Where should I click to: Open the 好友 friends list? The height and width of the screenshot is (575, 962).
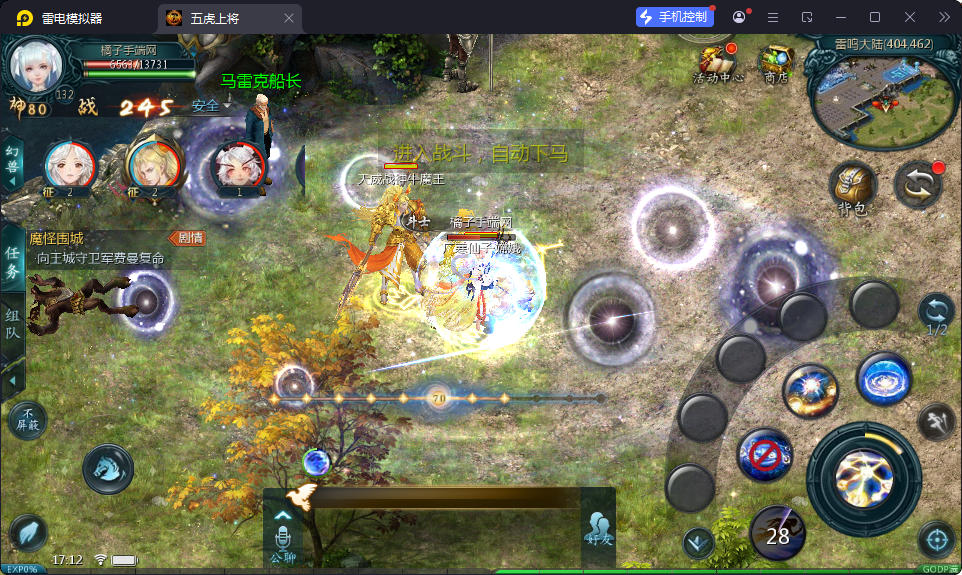598,530
